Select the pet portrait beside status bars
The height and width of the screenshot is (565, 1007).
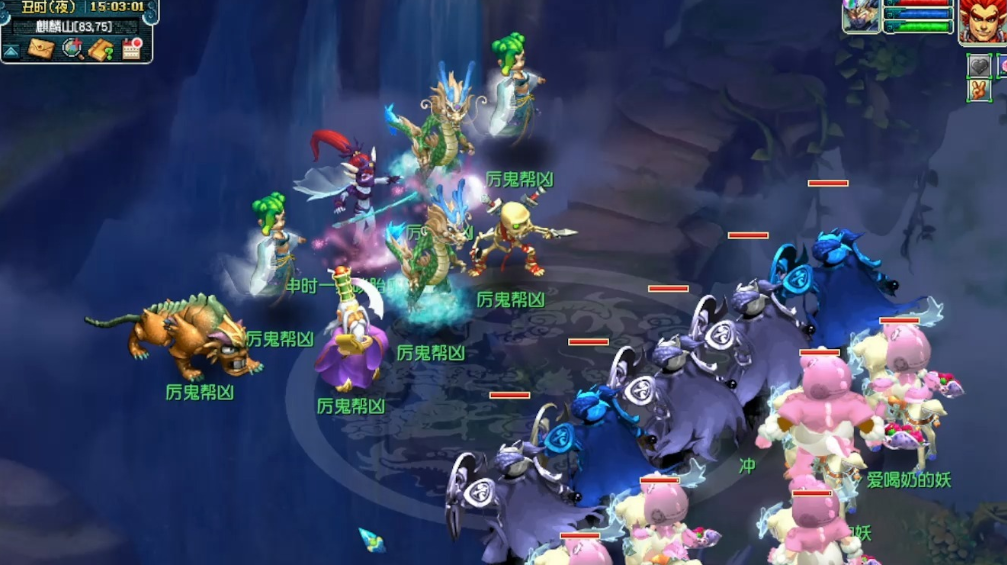point(860,17)
